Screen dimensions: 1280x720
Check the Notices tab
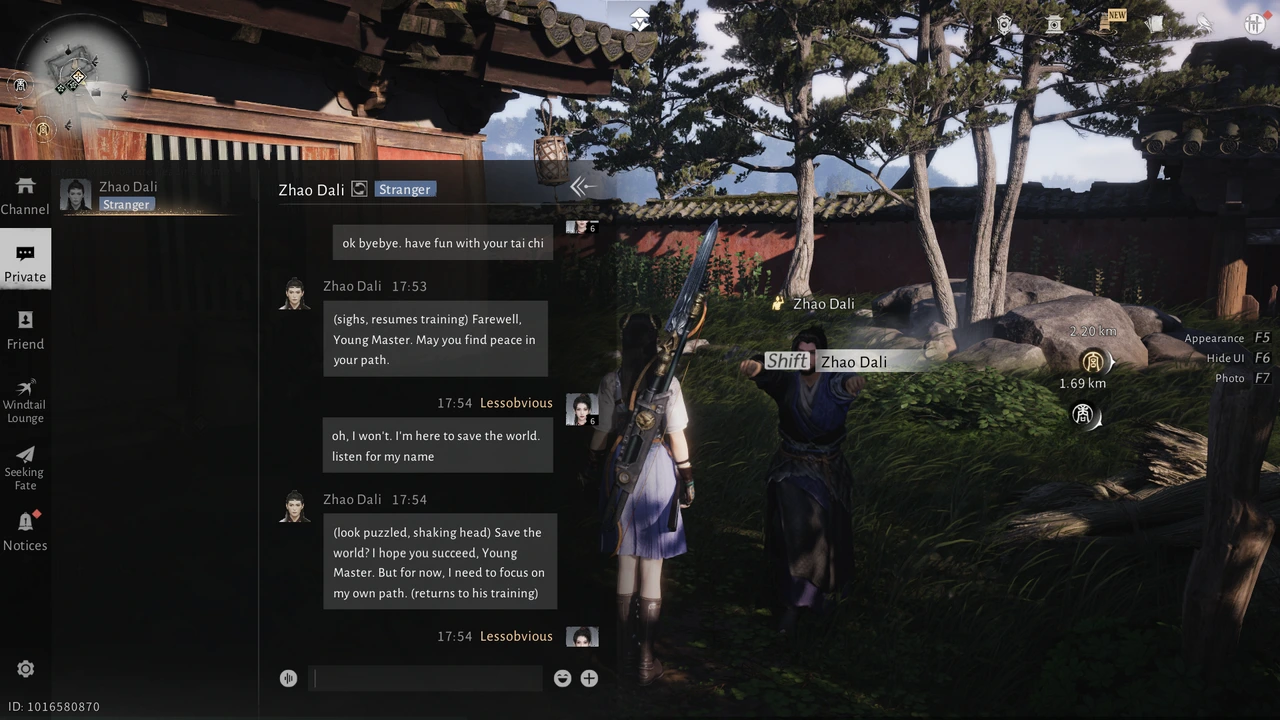[x=25, y=531]
